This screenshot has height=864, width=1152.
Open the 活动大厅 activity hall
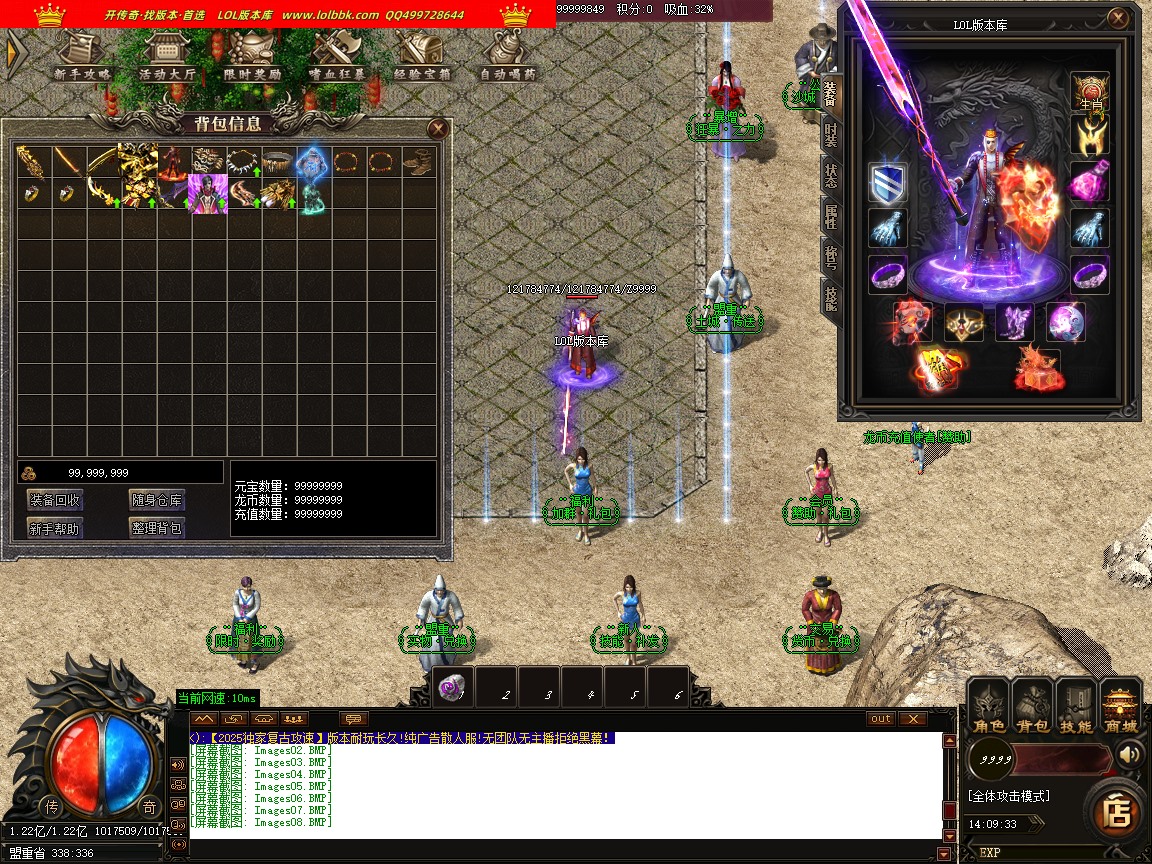167,55
